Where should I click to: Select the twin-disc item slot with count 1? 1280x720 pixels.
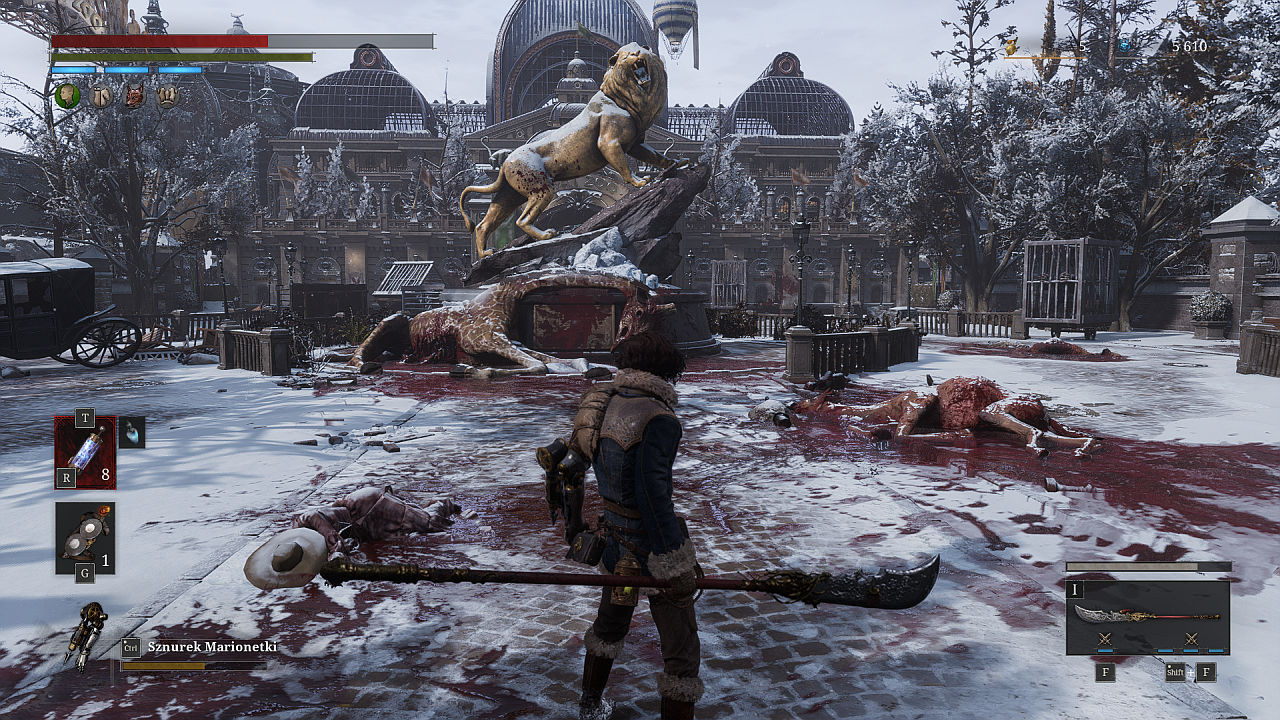pyautogui.click(x=85, y=538)
